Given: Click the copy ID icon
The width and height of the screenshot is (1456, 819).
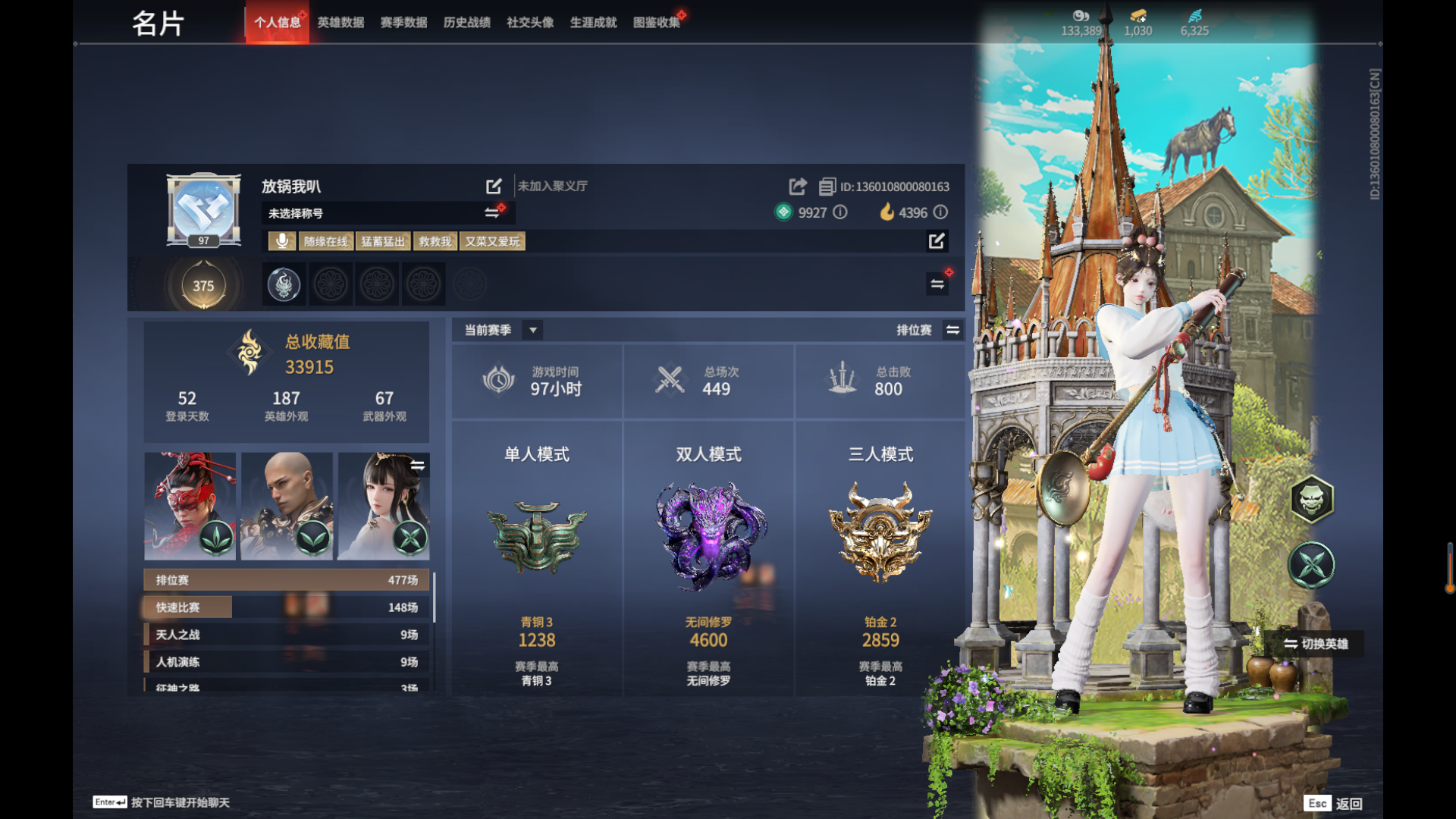Looking at the screenshot, I should tap(827, 187).
